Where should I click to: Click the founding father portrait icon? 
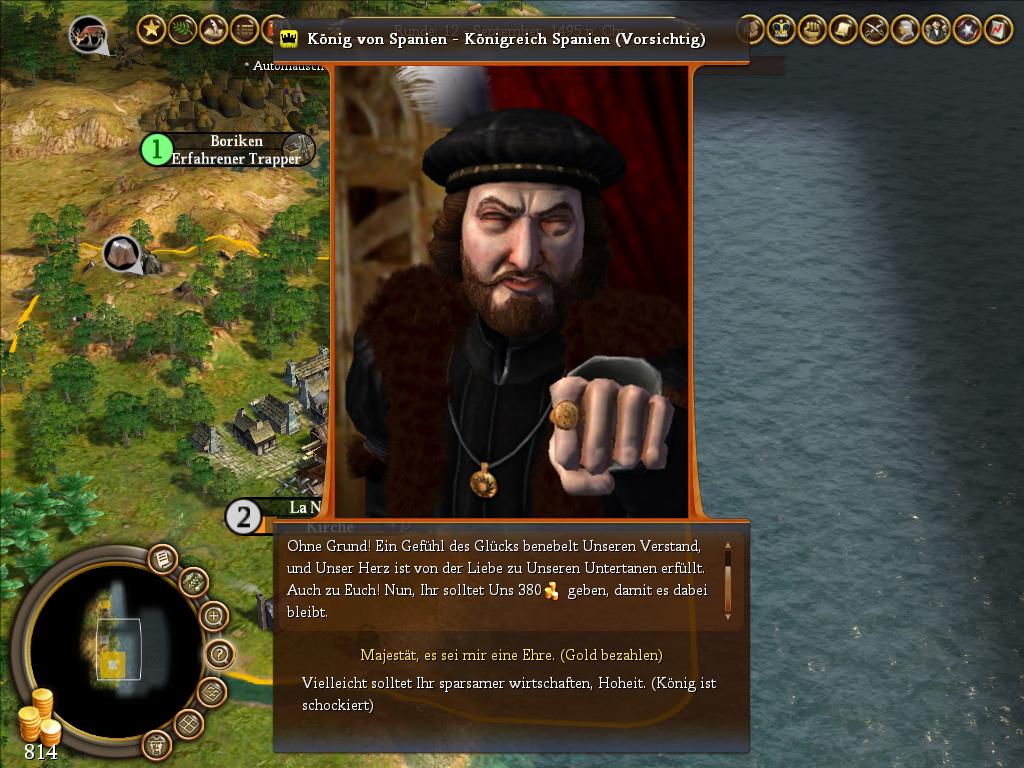906,29
